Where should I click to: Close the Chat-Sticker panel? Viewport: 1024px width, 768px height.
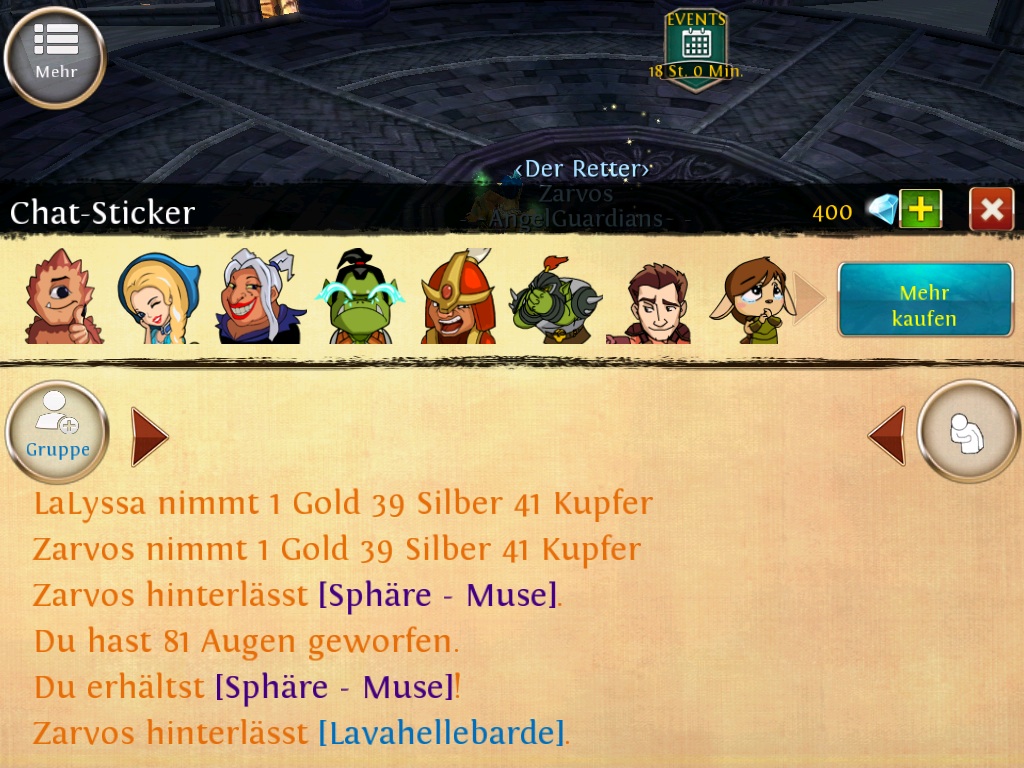991,209
